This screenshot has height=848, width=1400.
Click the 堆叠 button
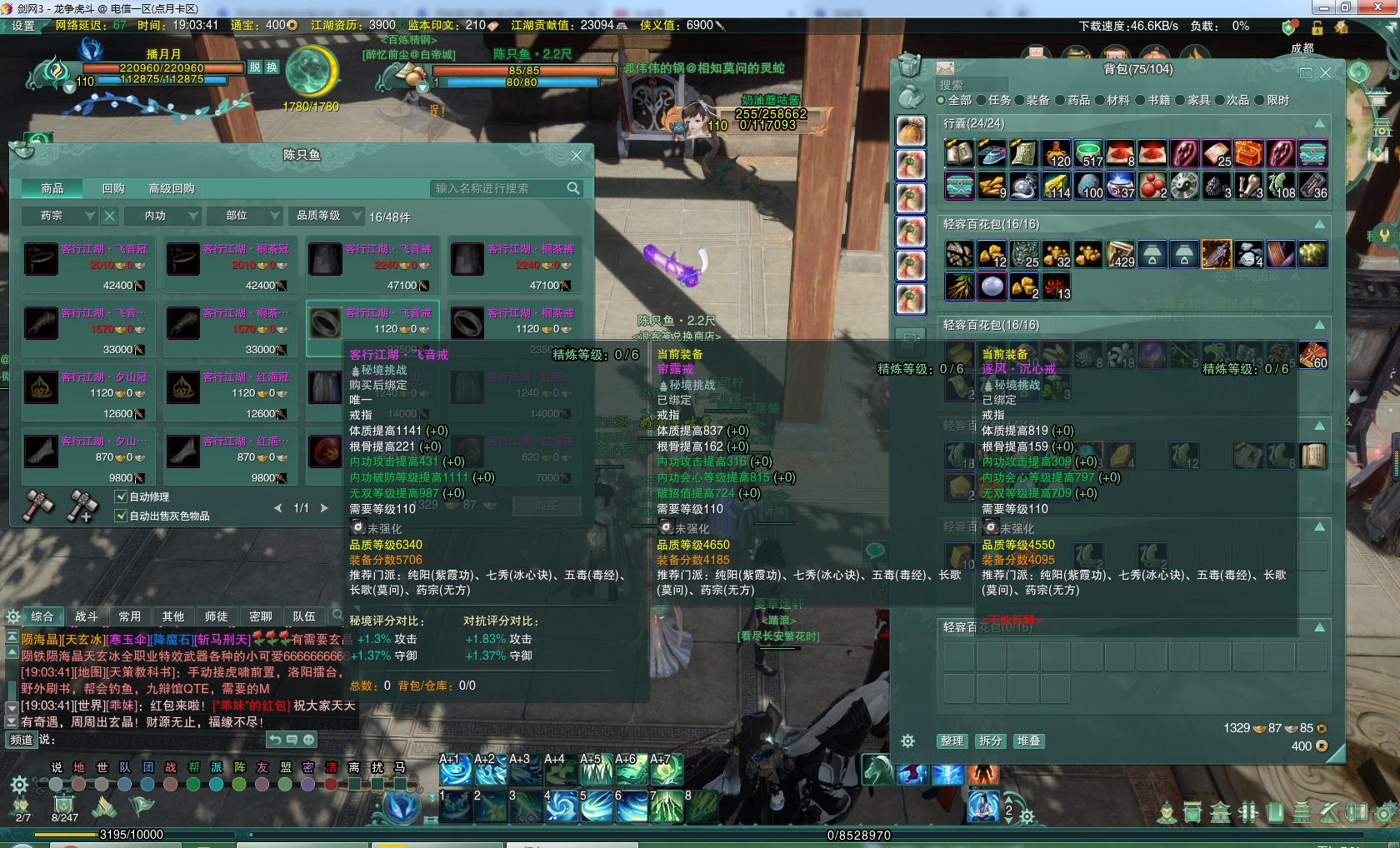click(x=1028, y=741)
